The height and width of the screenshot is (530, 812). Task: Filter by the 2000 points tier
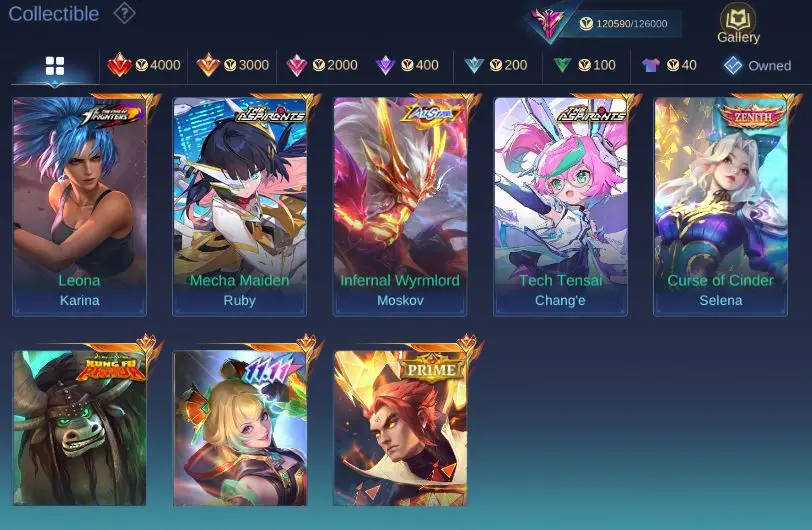[321, 65]
